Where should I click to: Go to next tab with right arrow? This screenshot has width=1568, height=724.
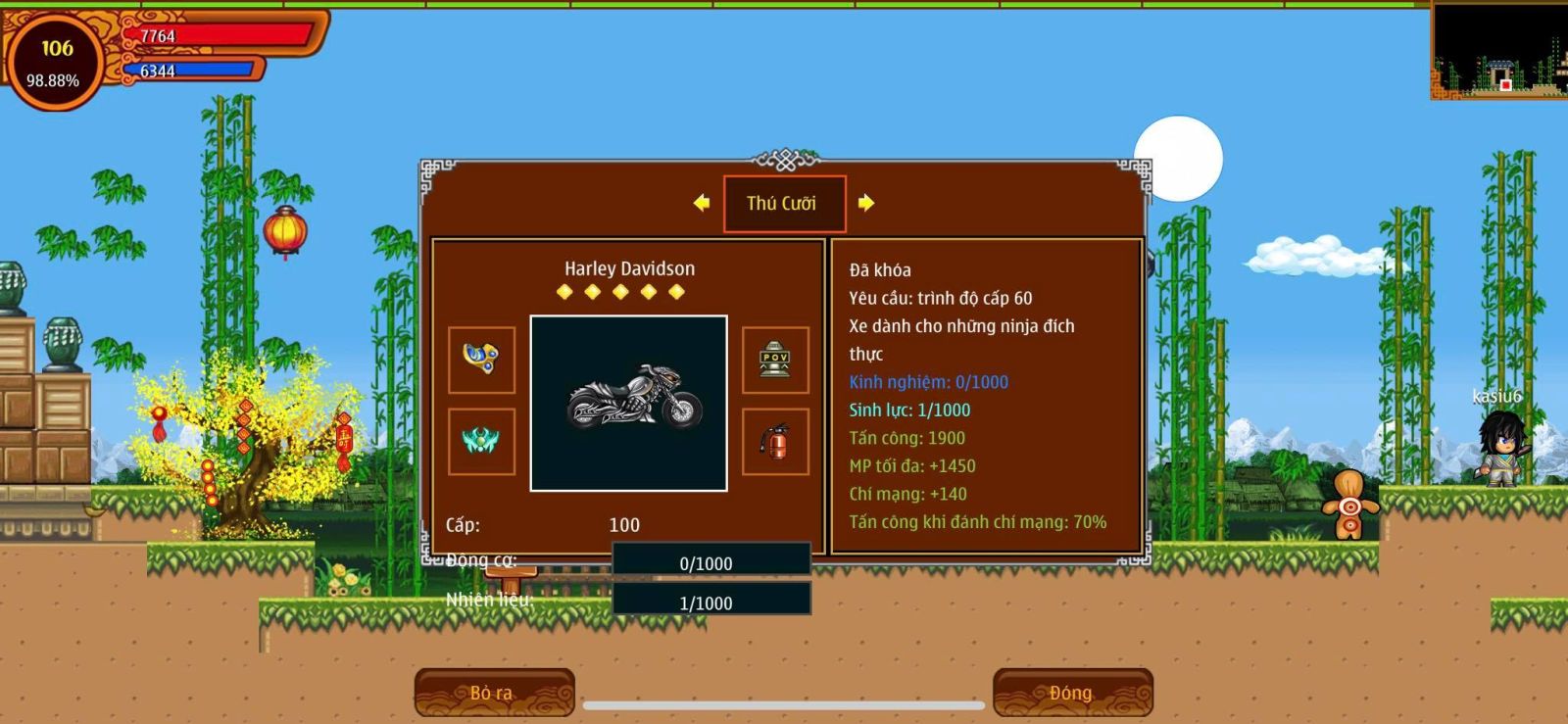pyautogui.click(x=866, y=203)
